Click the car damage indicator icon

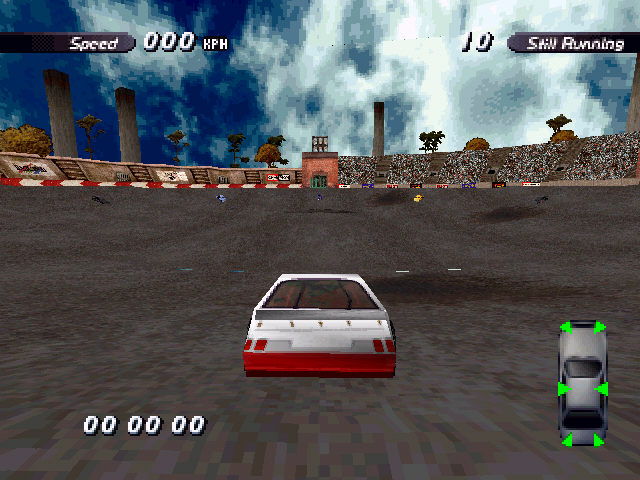[x=581, y=385]
